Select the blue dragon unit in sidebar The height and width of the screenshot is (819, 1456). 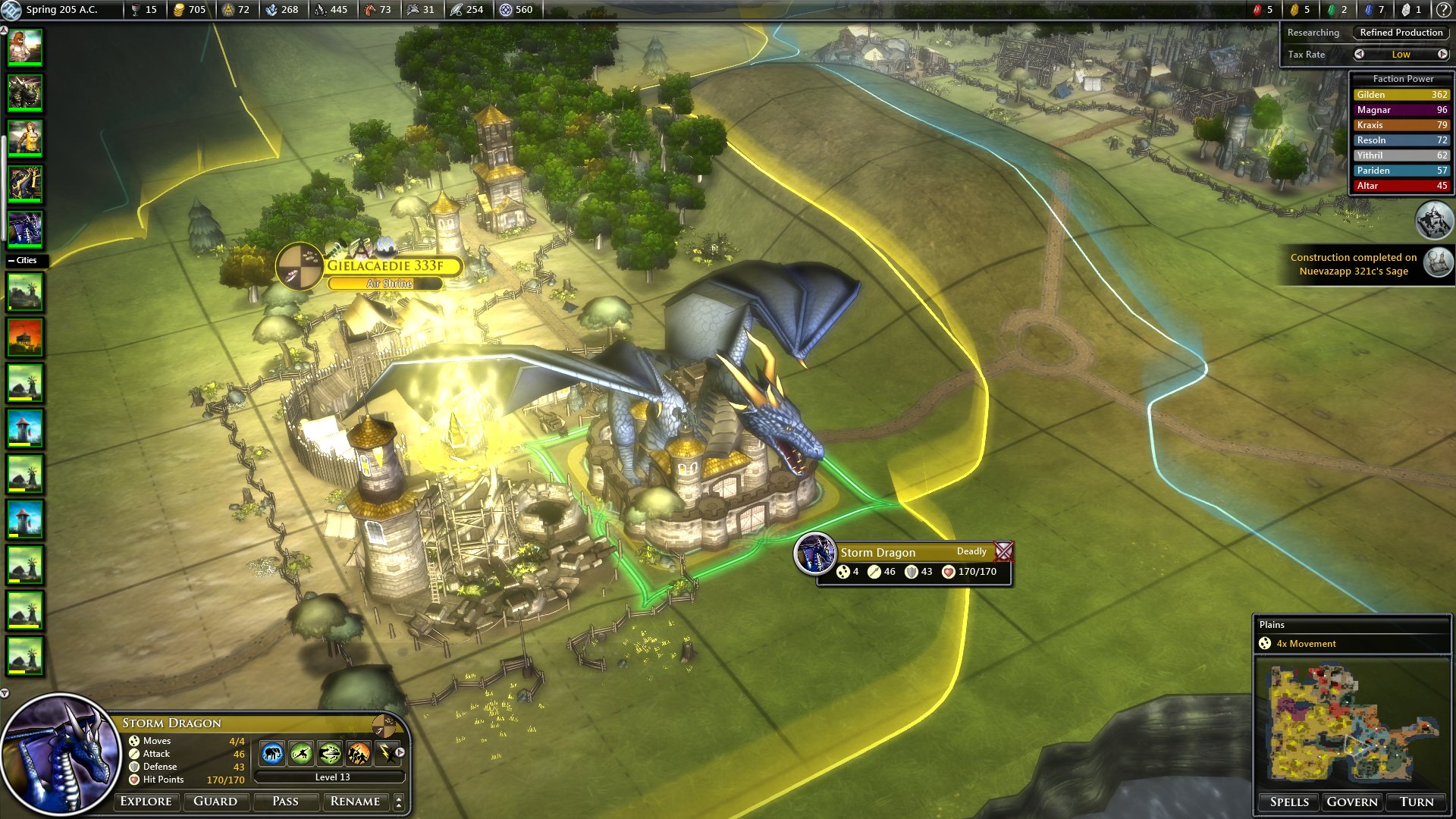[25, 228]
